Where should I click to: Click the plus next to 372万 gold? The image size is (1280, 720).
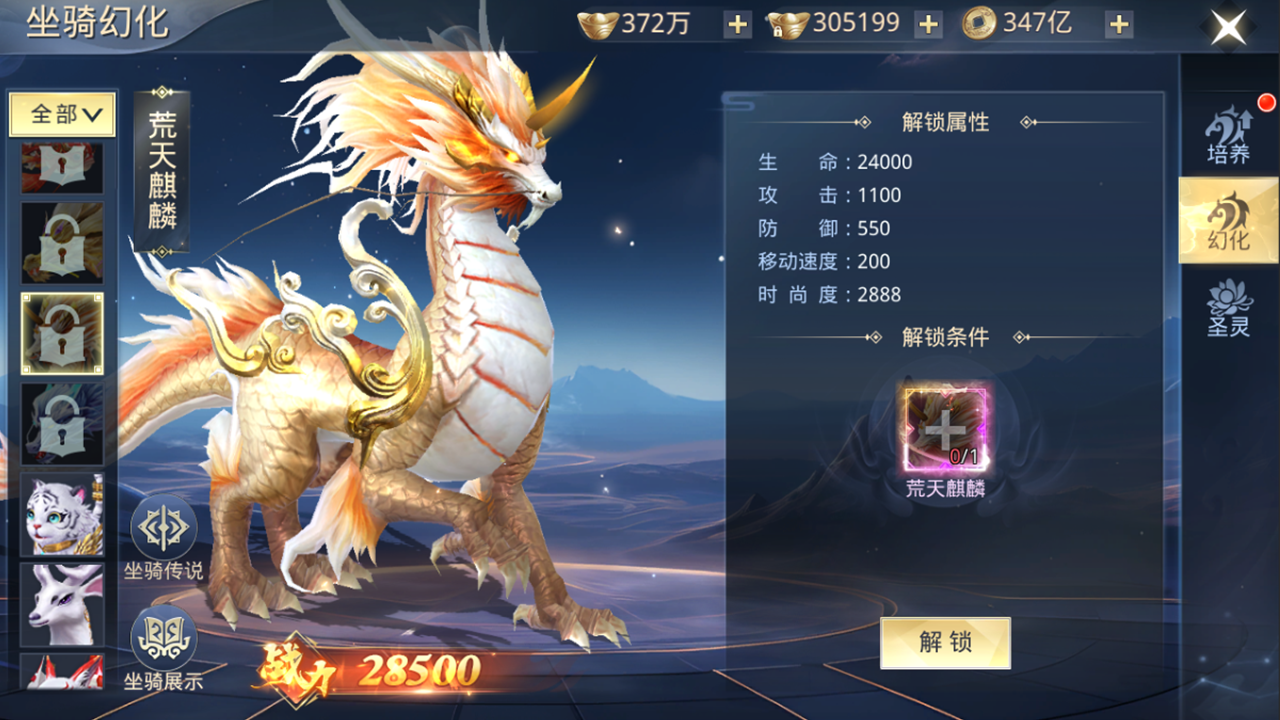[737, 22]
